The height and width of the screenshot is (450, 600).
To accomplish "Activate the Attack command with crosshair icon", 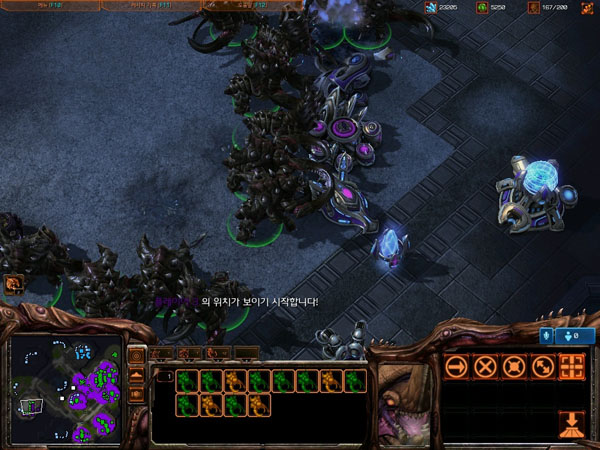I will 572,366.
